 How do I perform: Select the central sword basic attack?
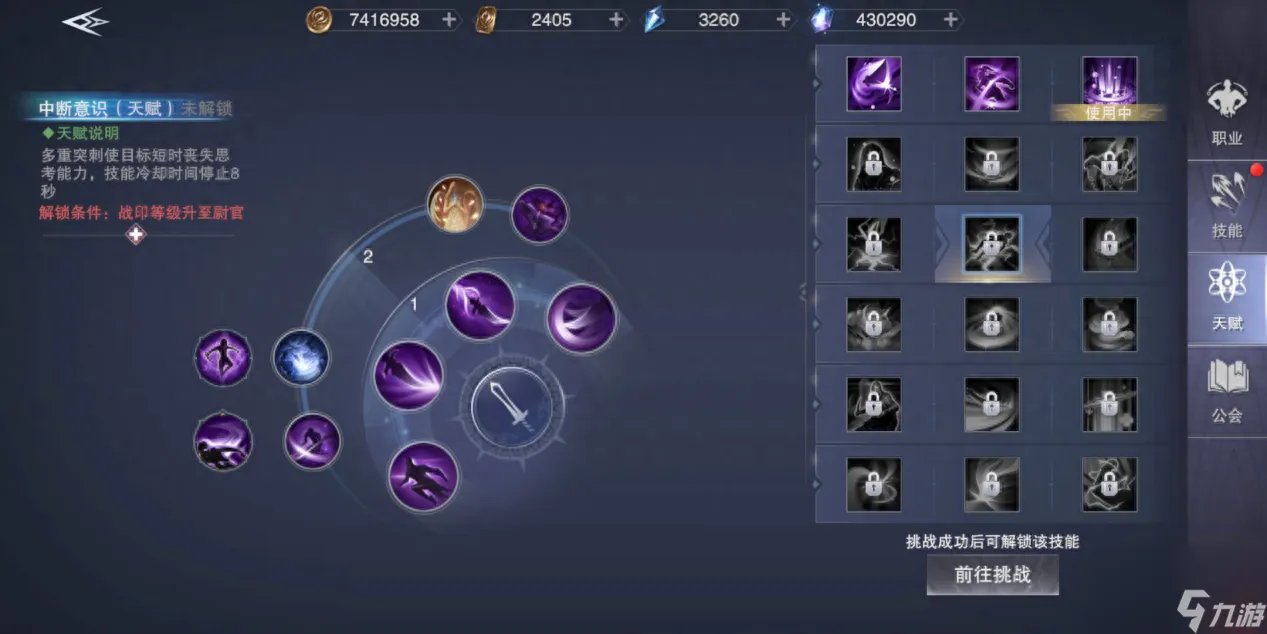click(512, 406)
